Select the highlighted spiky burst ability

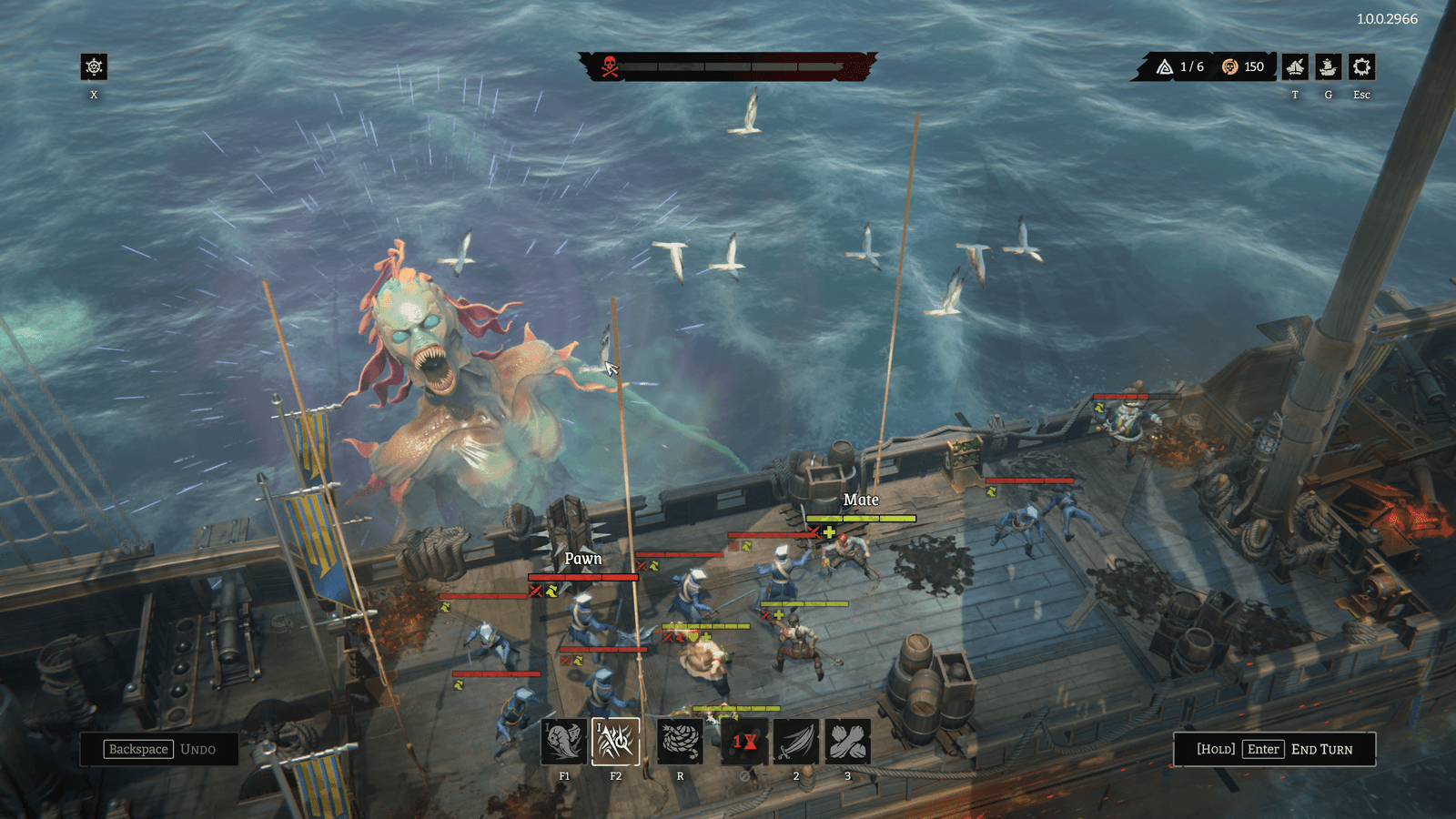pyautogui.click(x=615, y=742)
